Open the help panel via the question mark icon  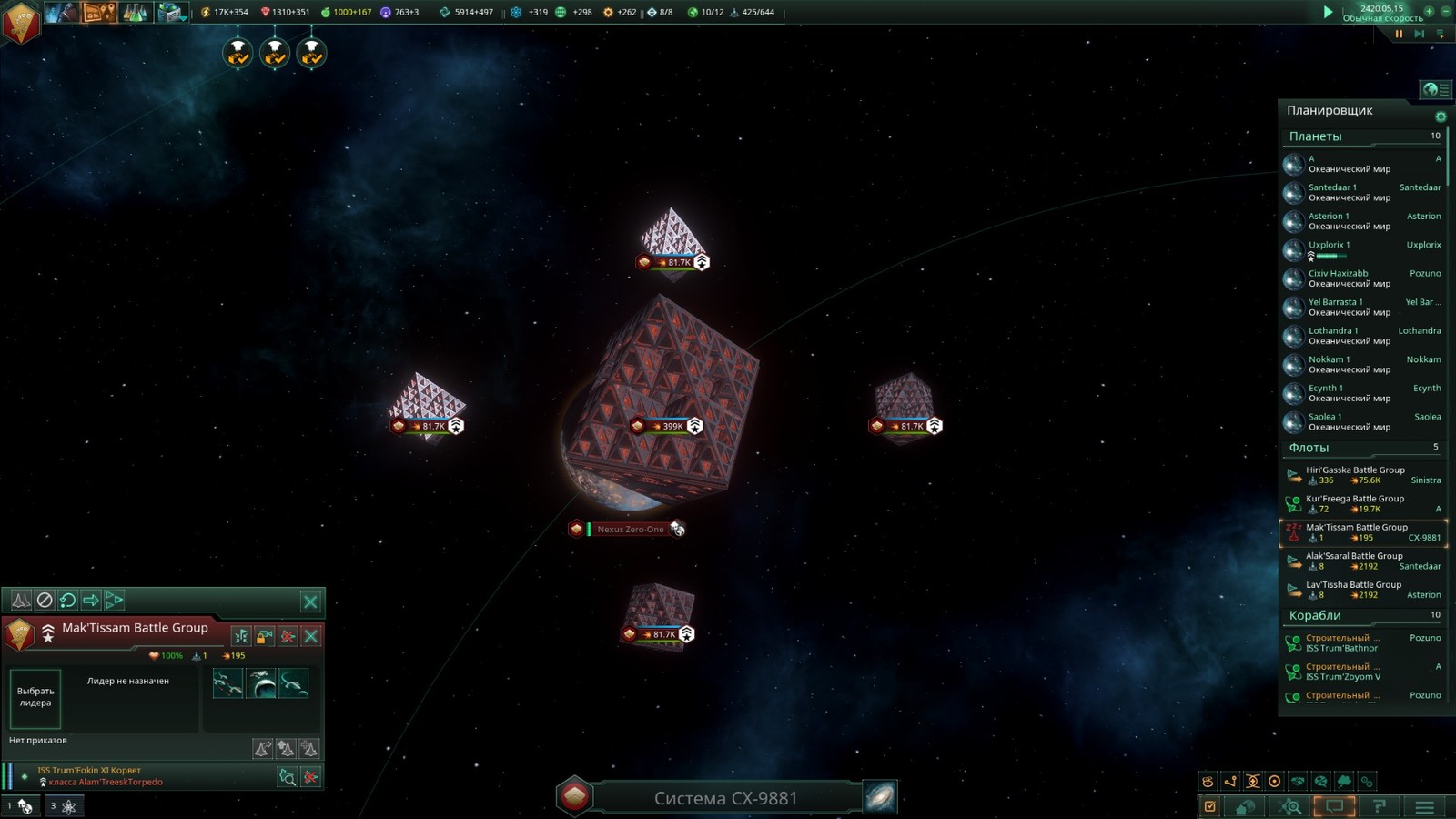point(1380,806)
